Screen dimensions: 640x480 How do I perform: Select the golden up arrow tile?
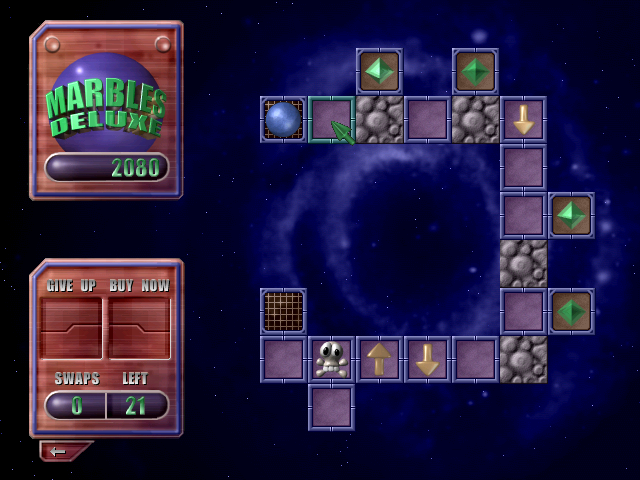[x=379, y=359]
